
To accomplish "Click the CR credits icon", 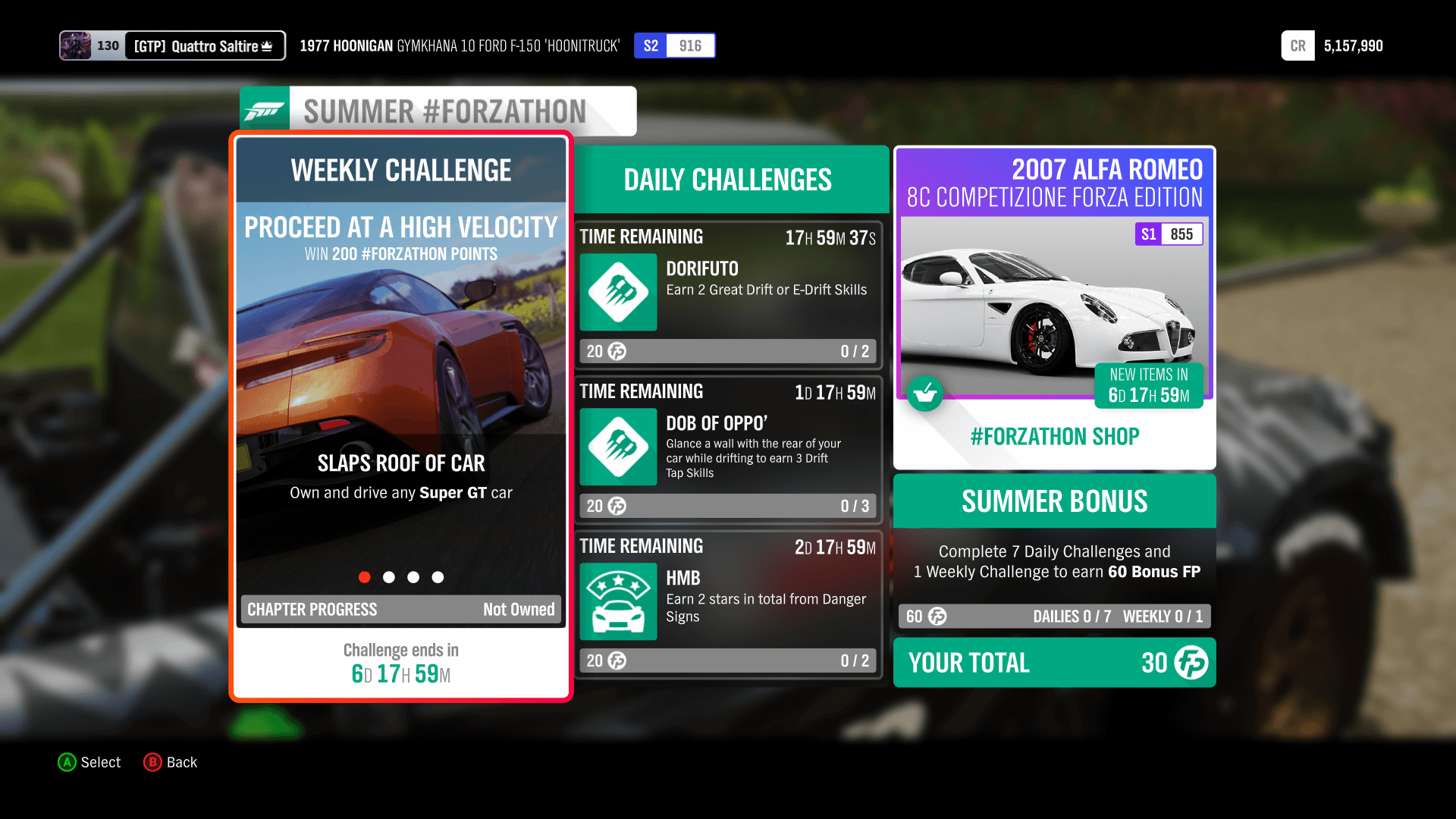I will 1298,45.
